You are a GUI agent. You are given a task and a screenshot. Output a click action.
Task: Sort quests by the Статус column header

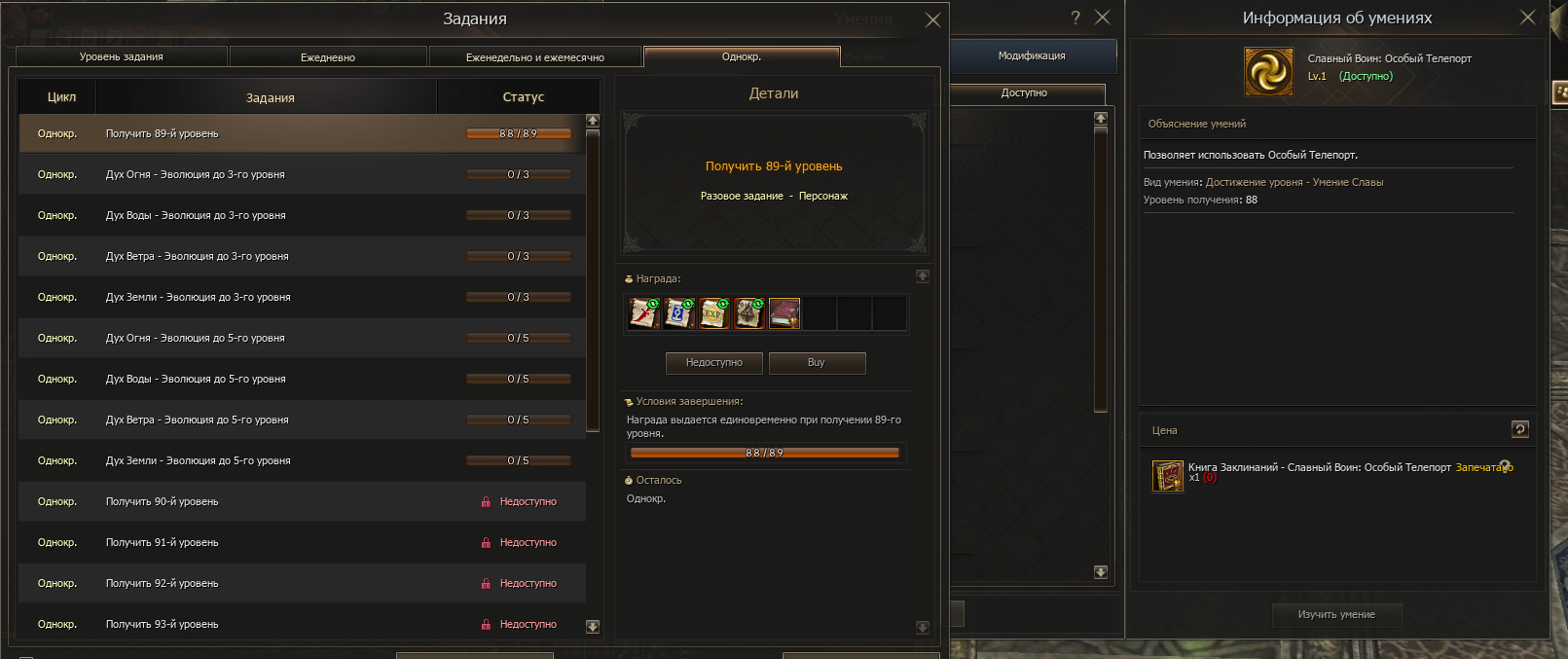[523, 97]
